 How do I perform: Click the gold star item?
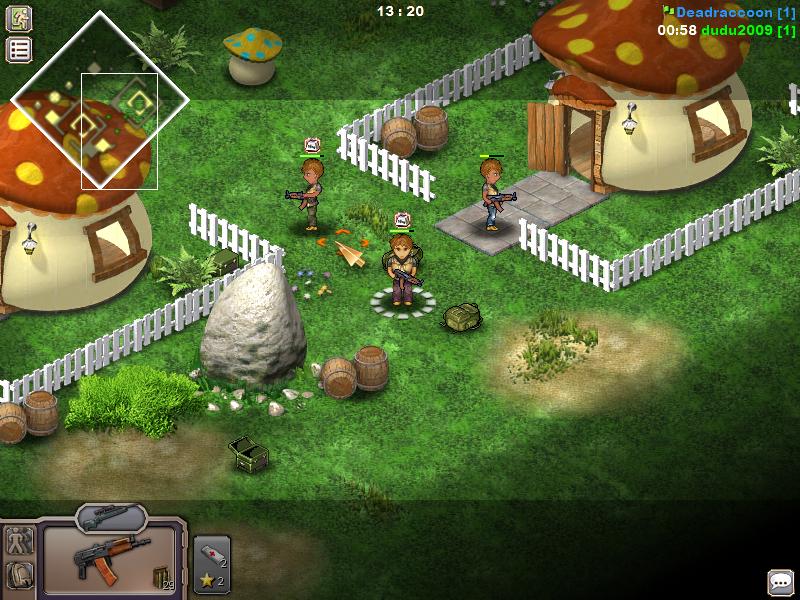coord(207,580)
